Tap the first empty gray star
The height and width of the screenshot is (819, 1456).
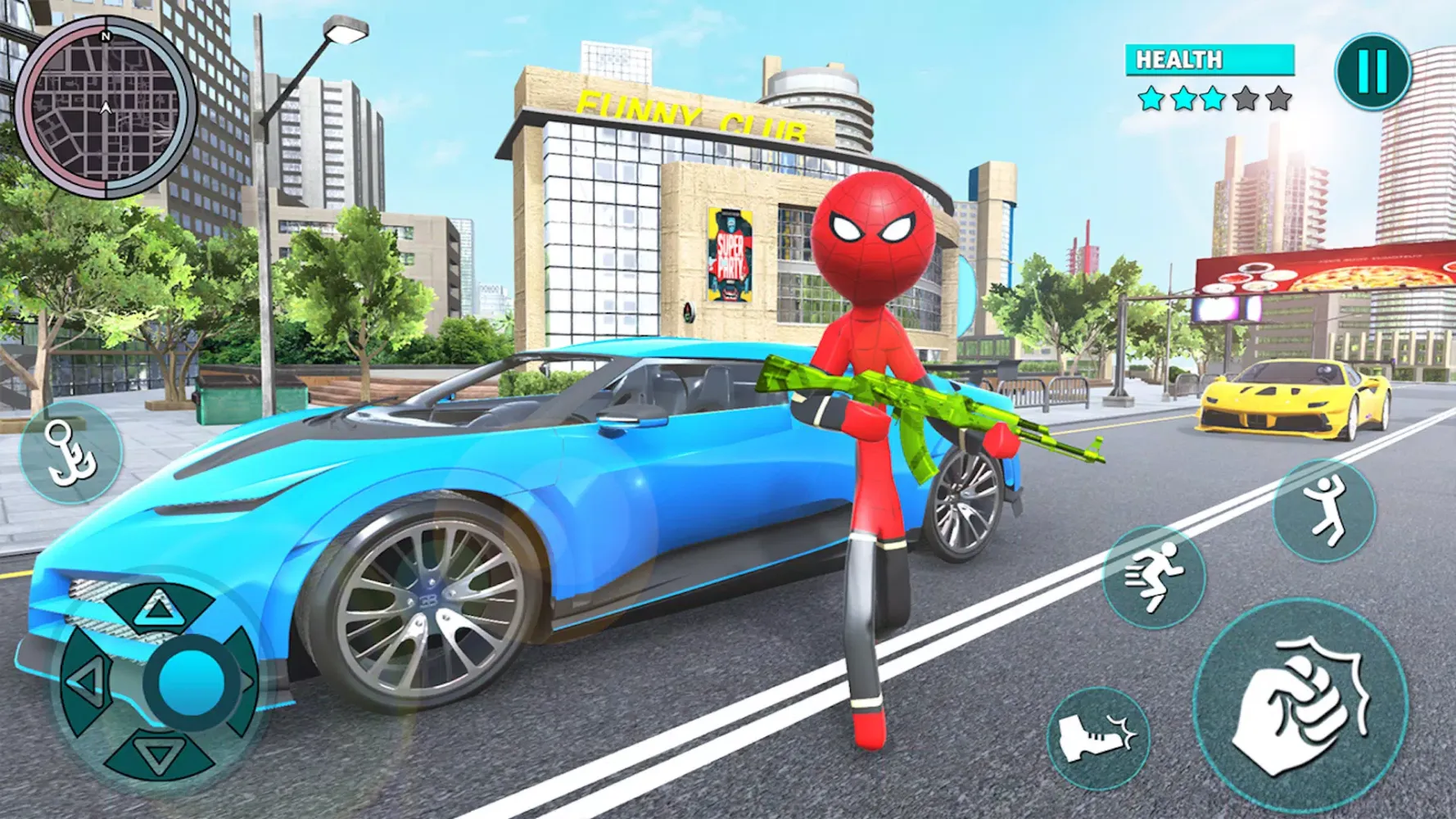pos(1246,98)
